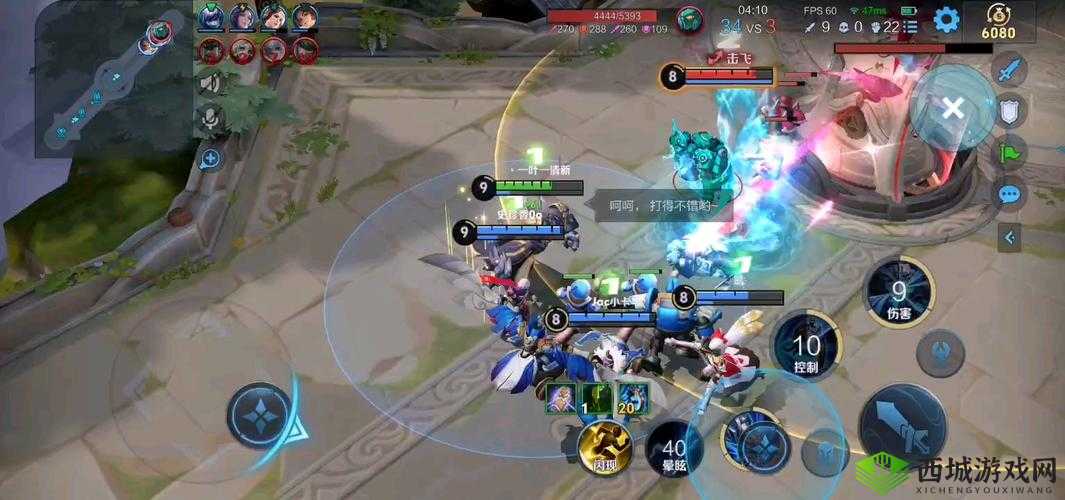Tap the skill cancel X circle

pos(952,108)
